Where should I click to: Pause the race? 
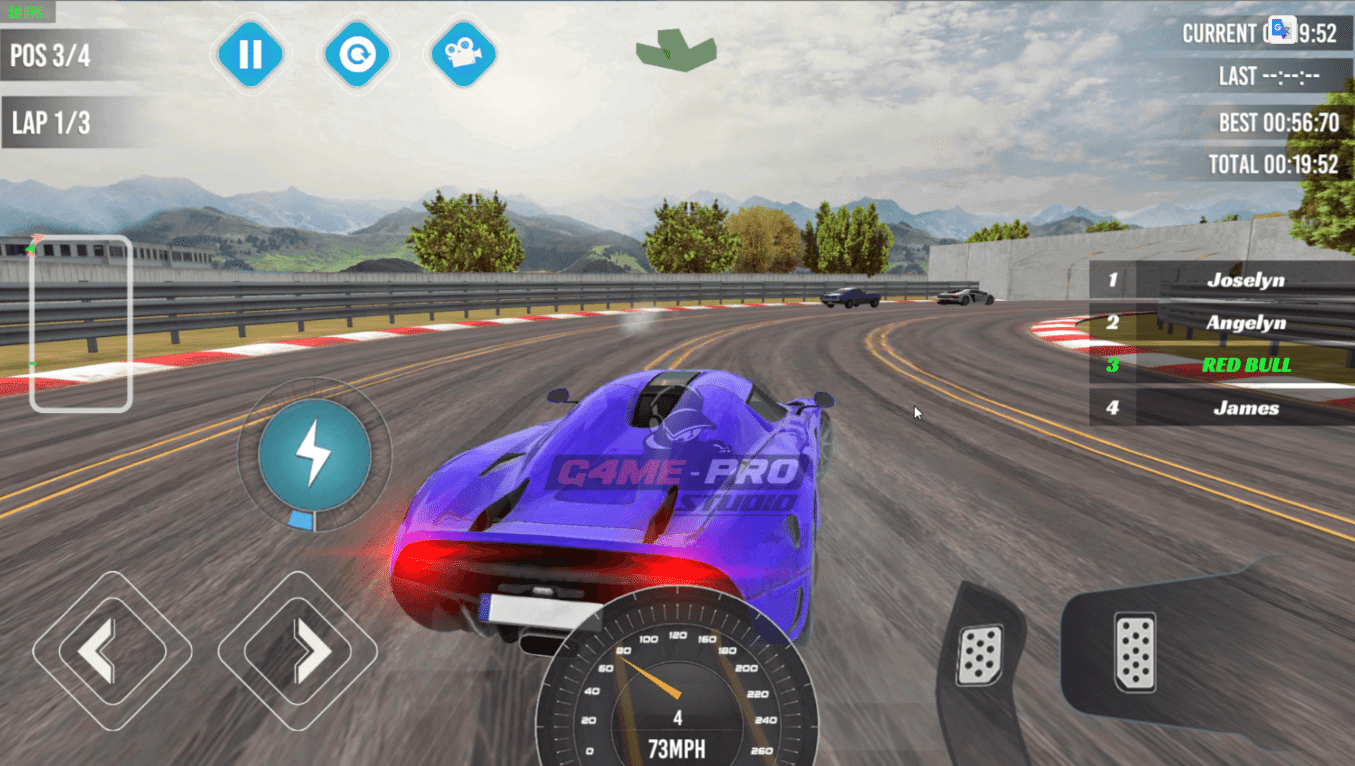(x=250, y=54)
